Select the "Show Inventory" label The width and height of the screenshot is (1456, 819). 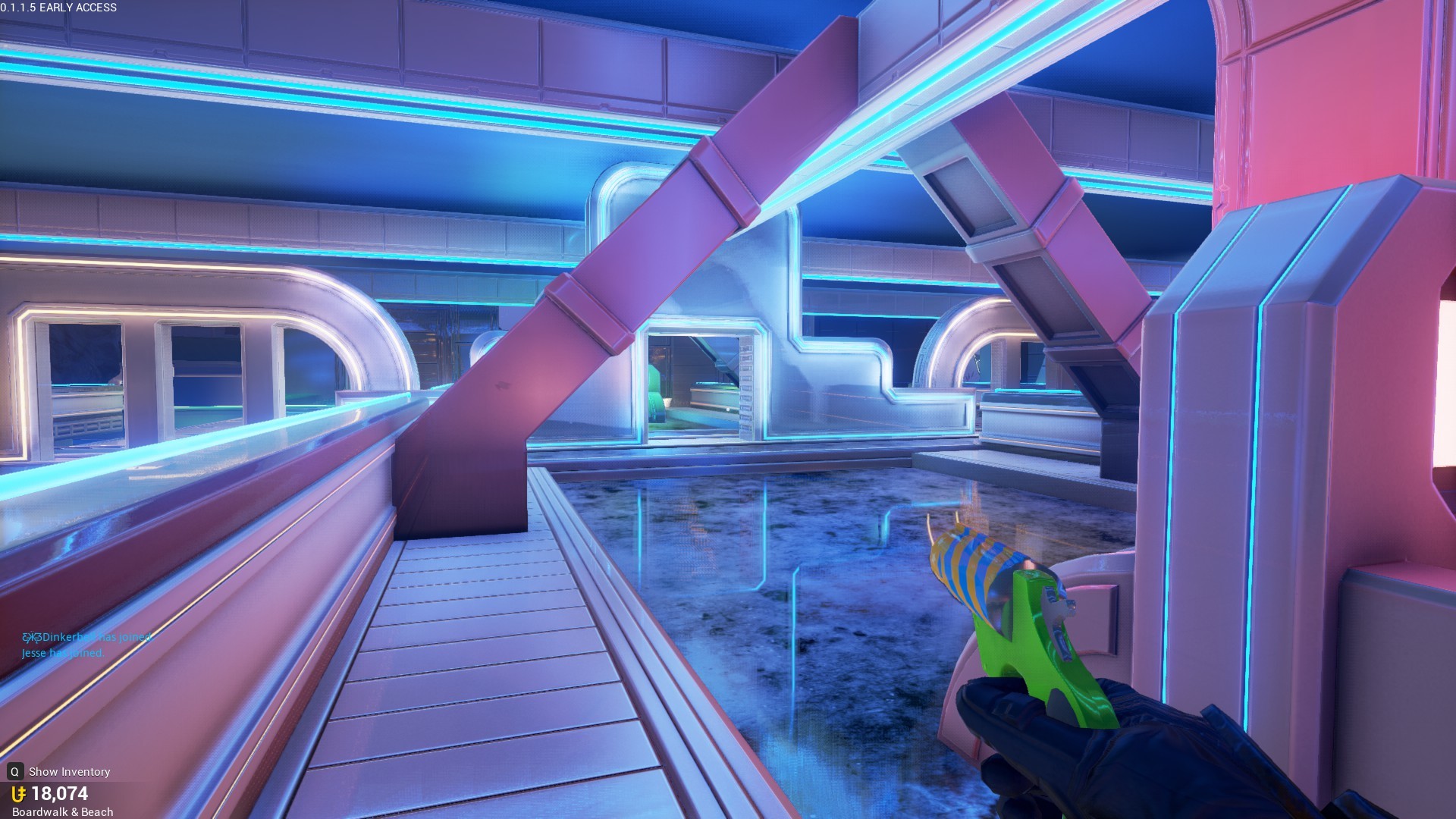click(68, 771)
